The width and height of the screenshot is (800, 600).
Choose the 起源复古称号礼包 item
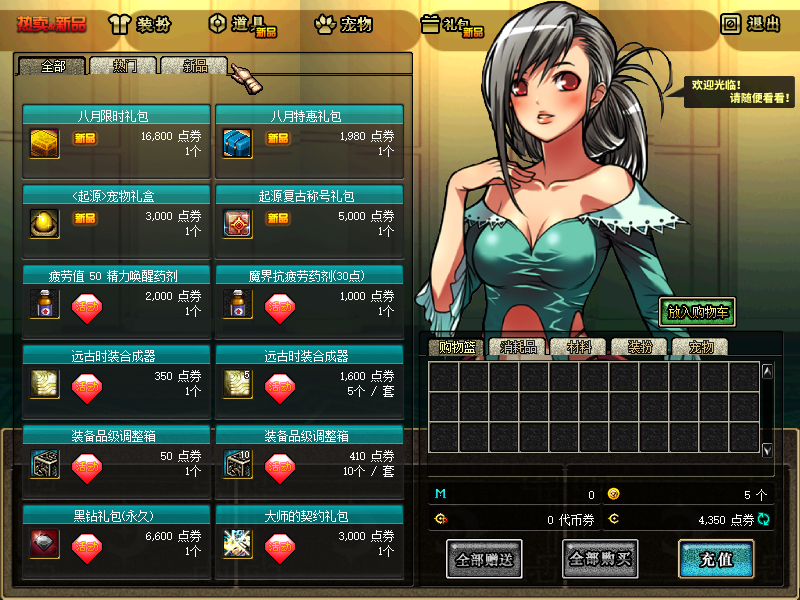pos(237,220)
